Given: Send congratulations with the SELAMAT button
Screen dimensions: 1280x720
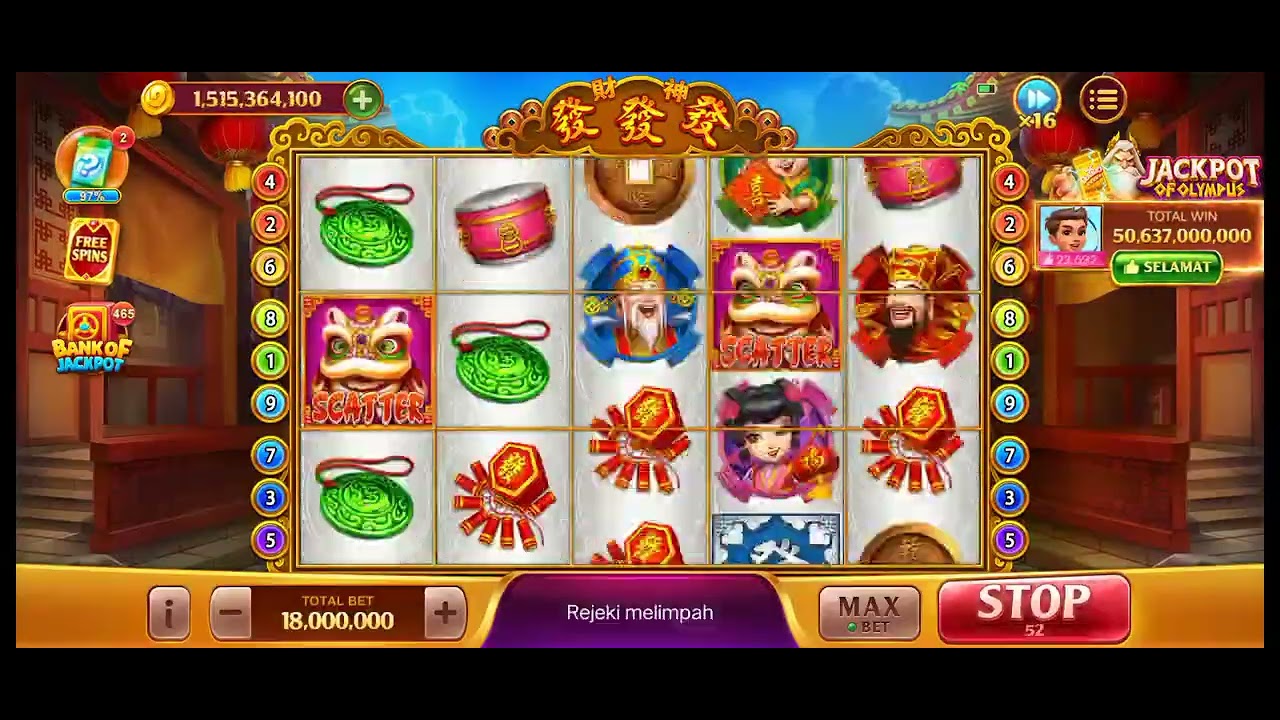Looking at the screenshot, I should point(1166,267).
